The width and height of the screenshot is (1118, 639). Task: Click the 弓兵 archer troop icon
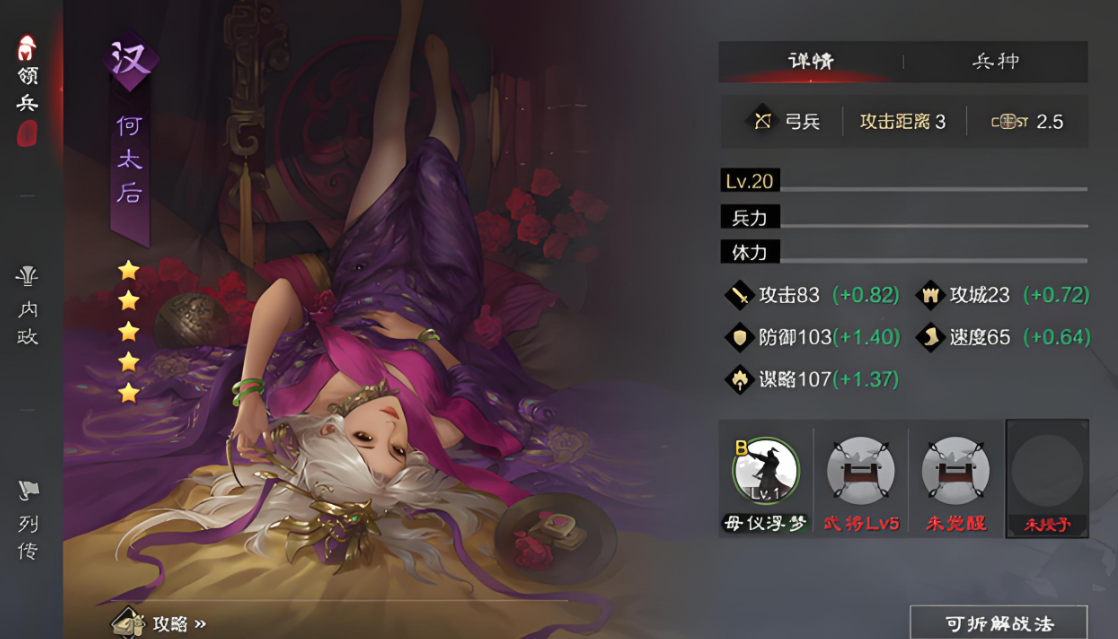(x=763, y=122)
